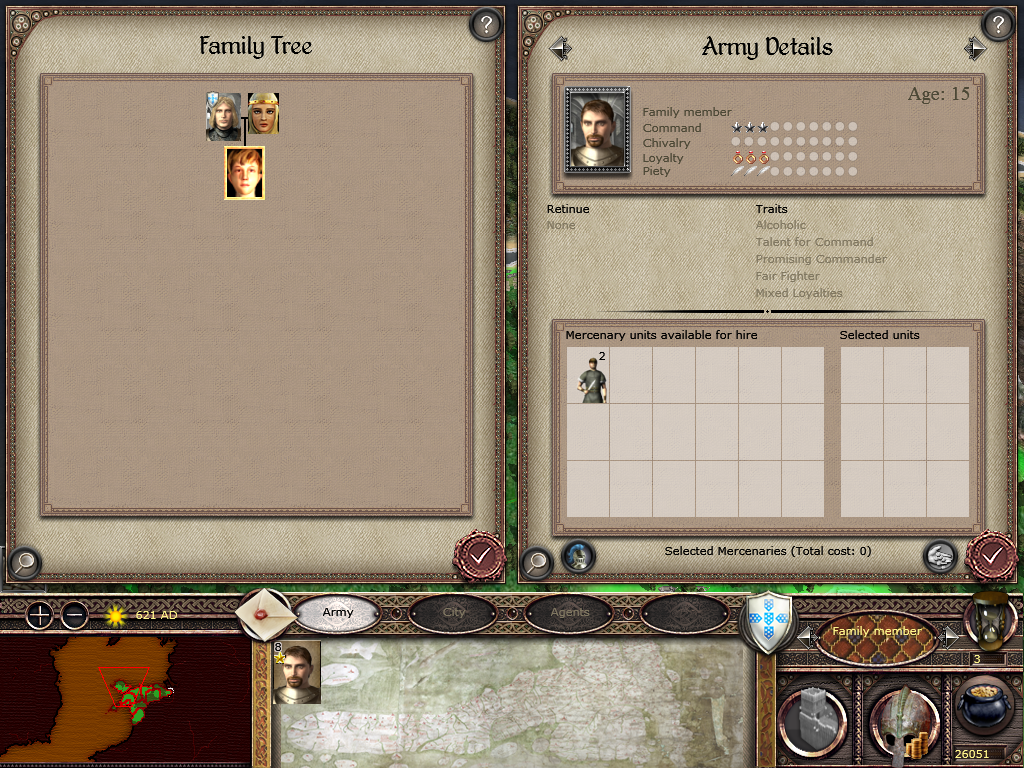The height and width of the screenshot is (768, 1024).
Task: Click the magnifying glass in Army Details
Action: click(x=537, y=562)
